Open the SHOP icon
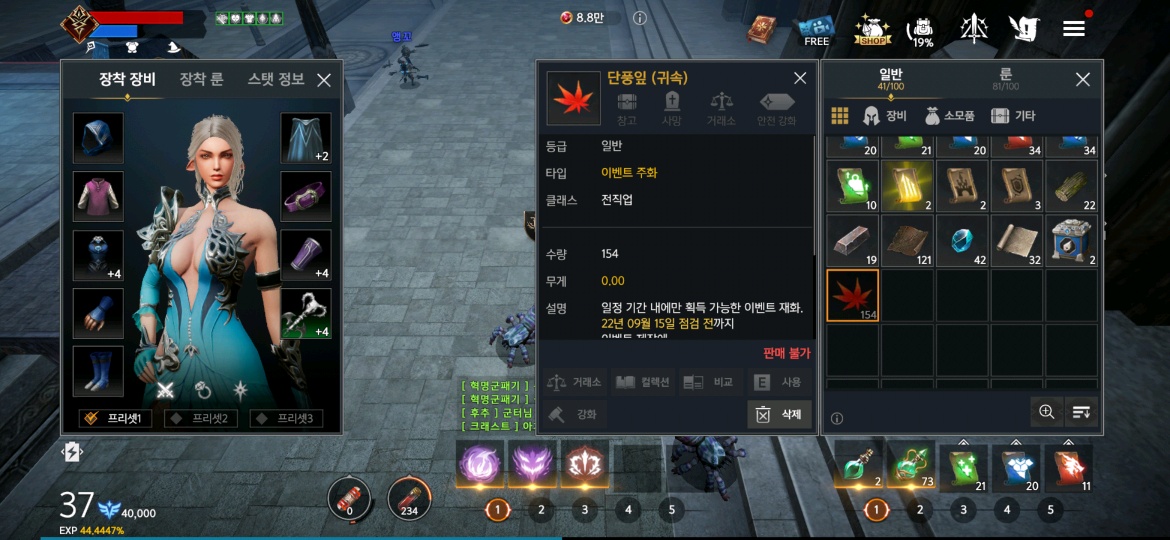 [872, 30]
